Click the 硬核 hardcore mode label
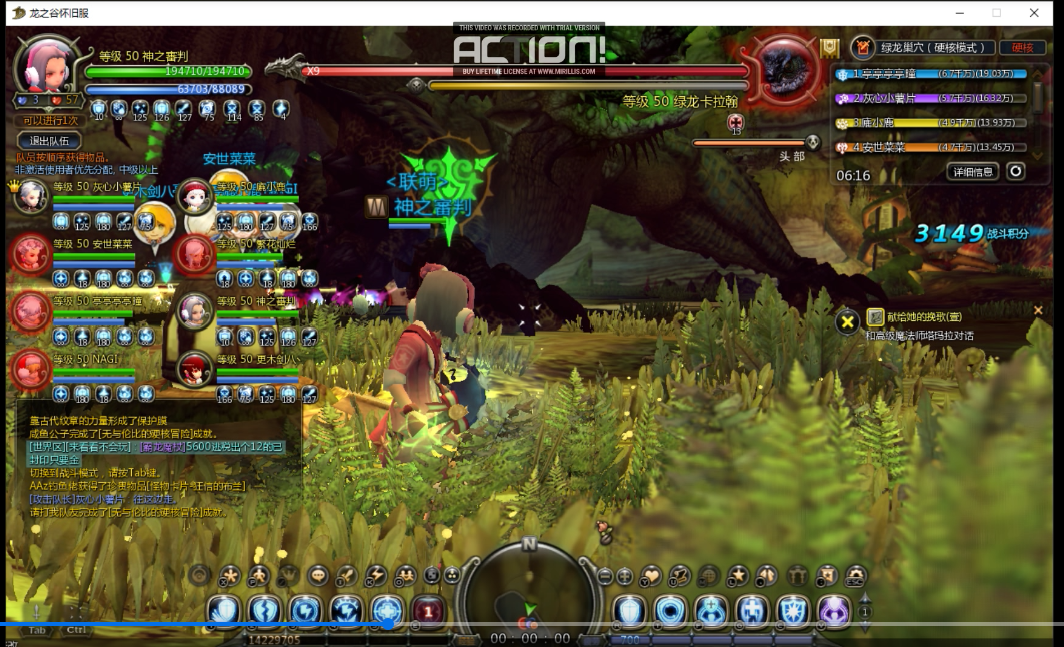Viewport: 1064px width, 647px height. click(x=1022, y=47)
